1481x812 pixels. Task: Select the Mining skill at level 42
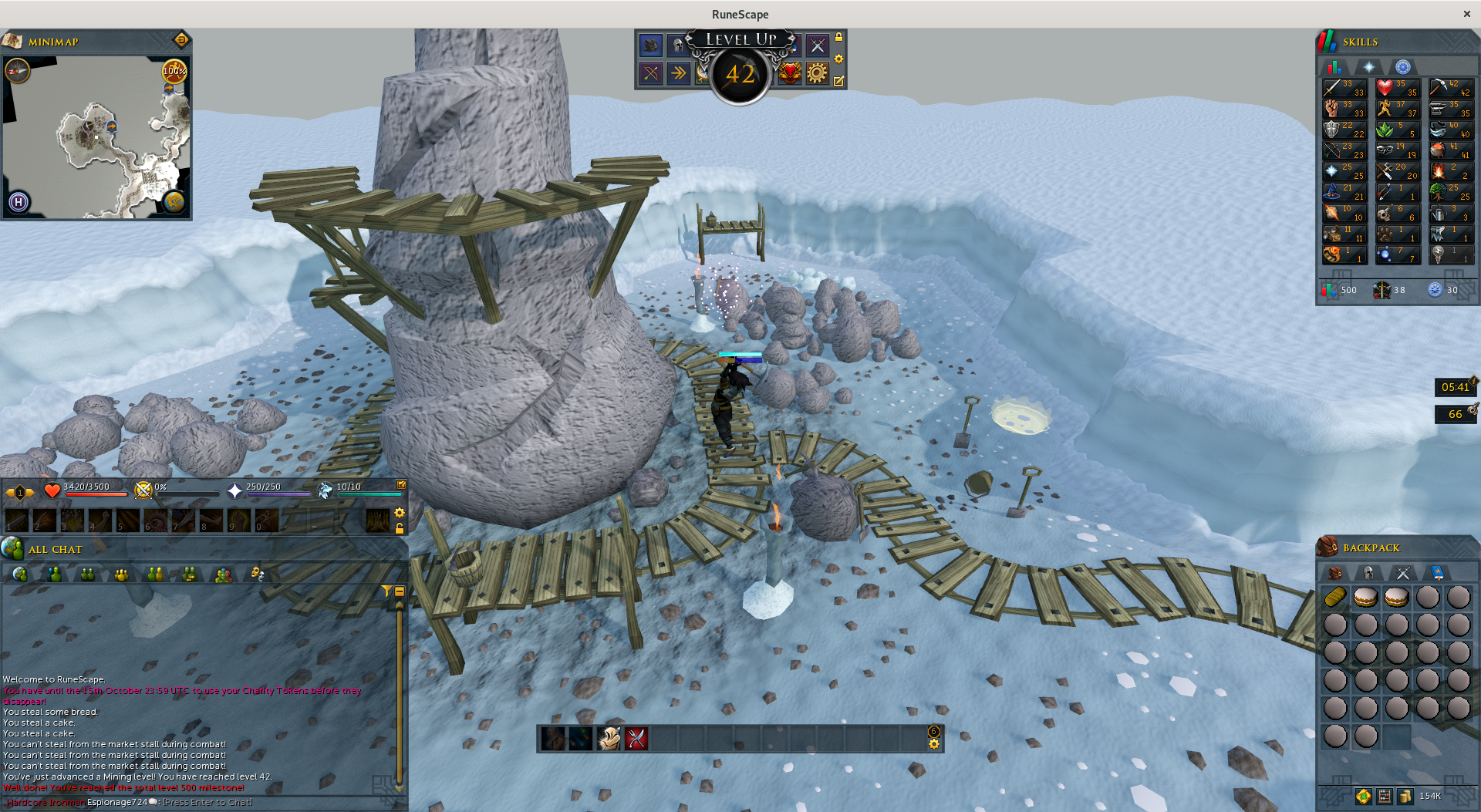1450,88
